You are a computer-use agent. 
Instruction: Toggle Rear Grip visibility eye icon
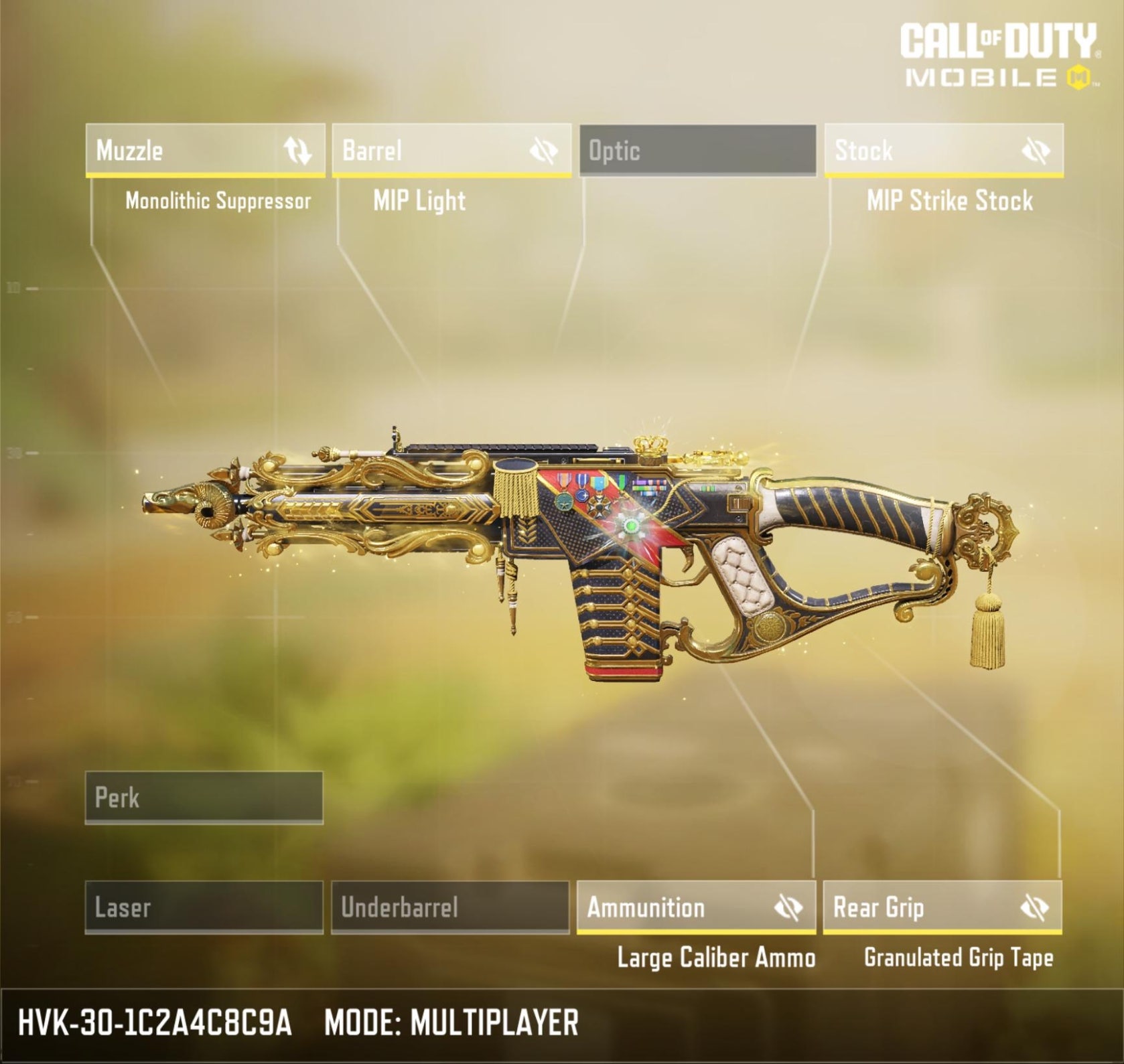point(1034,908)
